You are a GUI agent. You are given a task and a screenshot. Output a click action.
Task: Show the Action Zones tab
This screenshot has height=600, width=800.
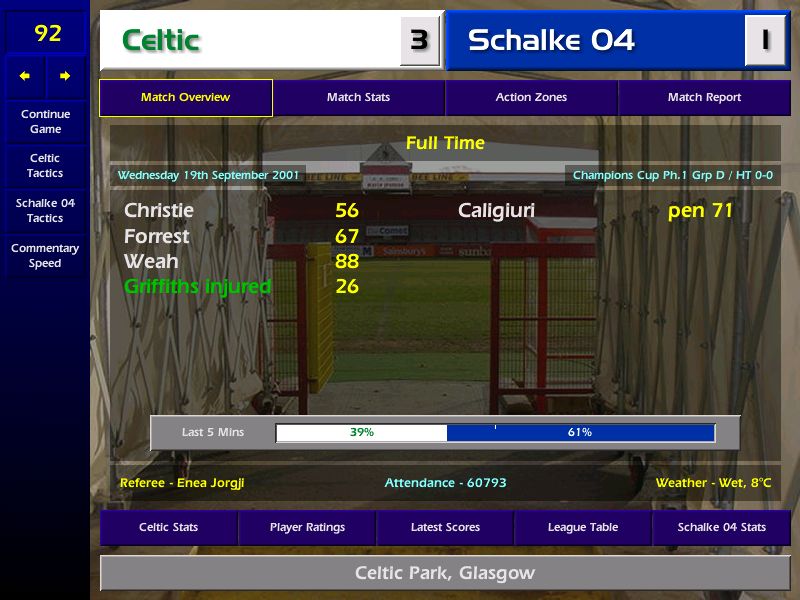point(531,98)
